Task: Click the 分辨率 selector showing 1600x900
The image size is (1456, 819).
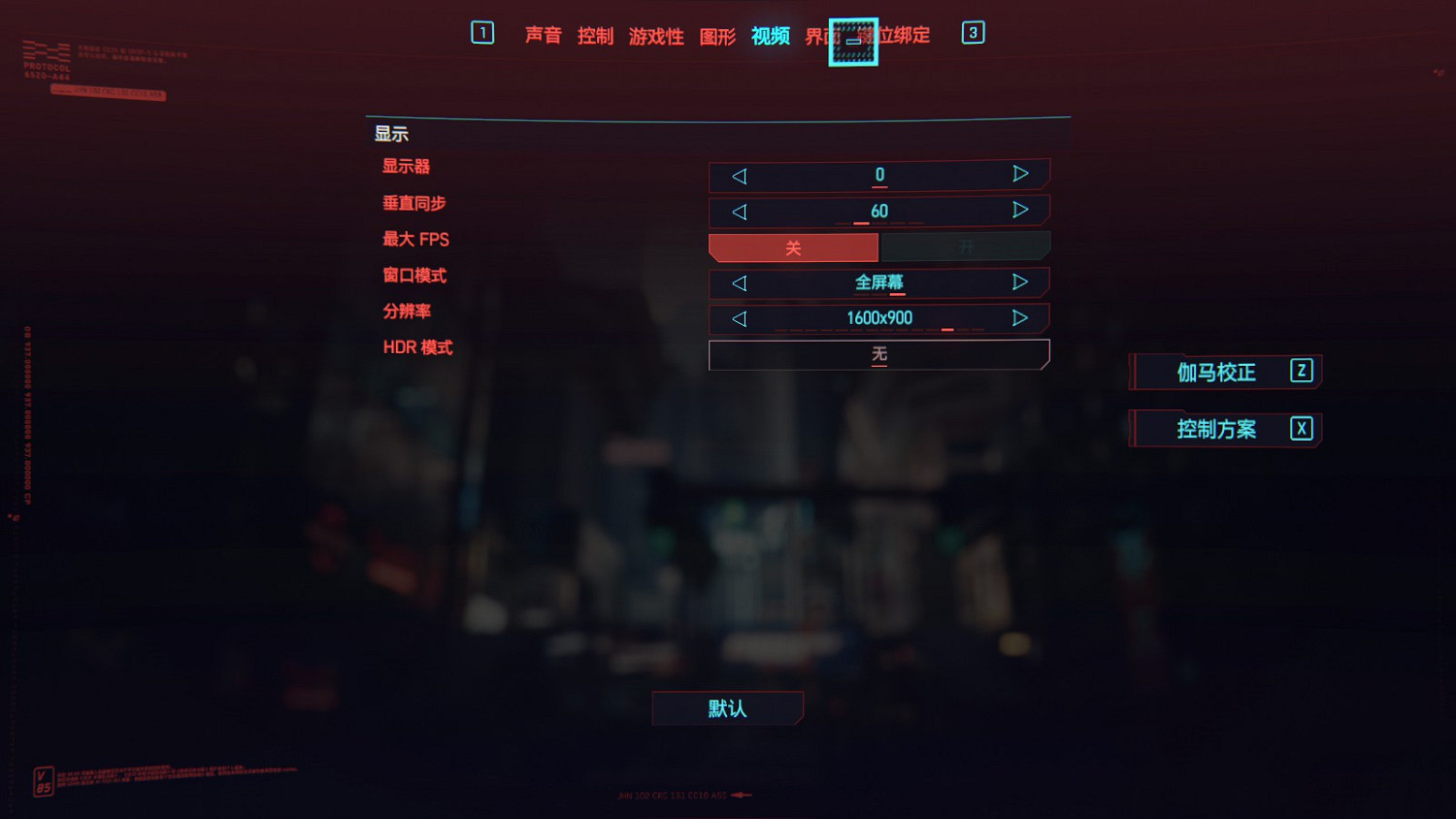Action: point(878,319)
